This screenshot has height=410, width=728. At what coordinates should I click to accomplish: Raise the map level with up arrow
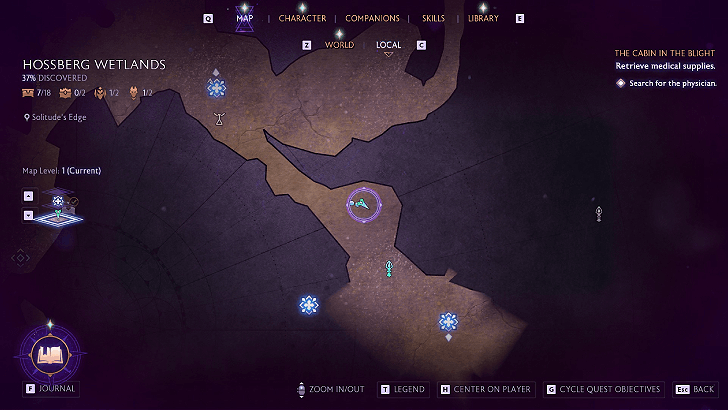coord(28,196)
